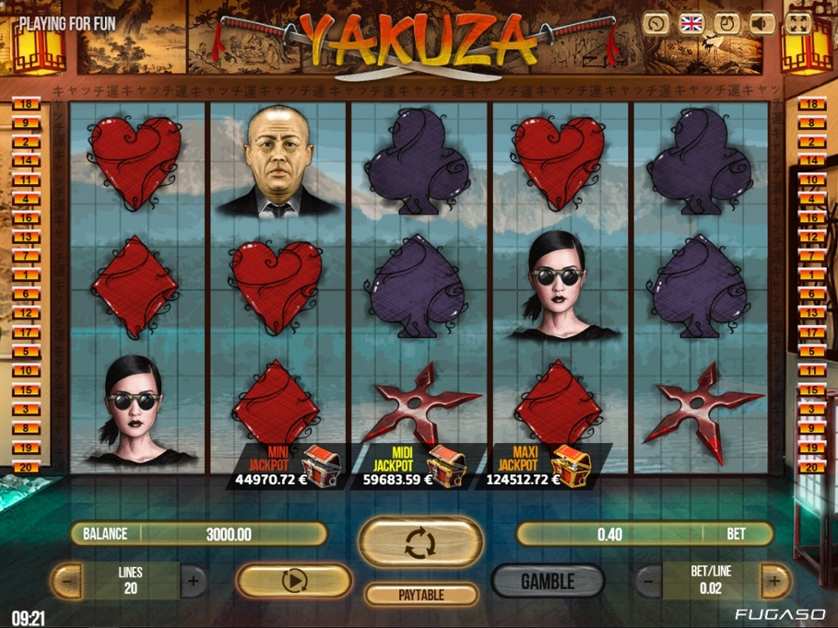Click the Gamble button

[x=547, y=580]
